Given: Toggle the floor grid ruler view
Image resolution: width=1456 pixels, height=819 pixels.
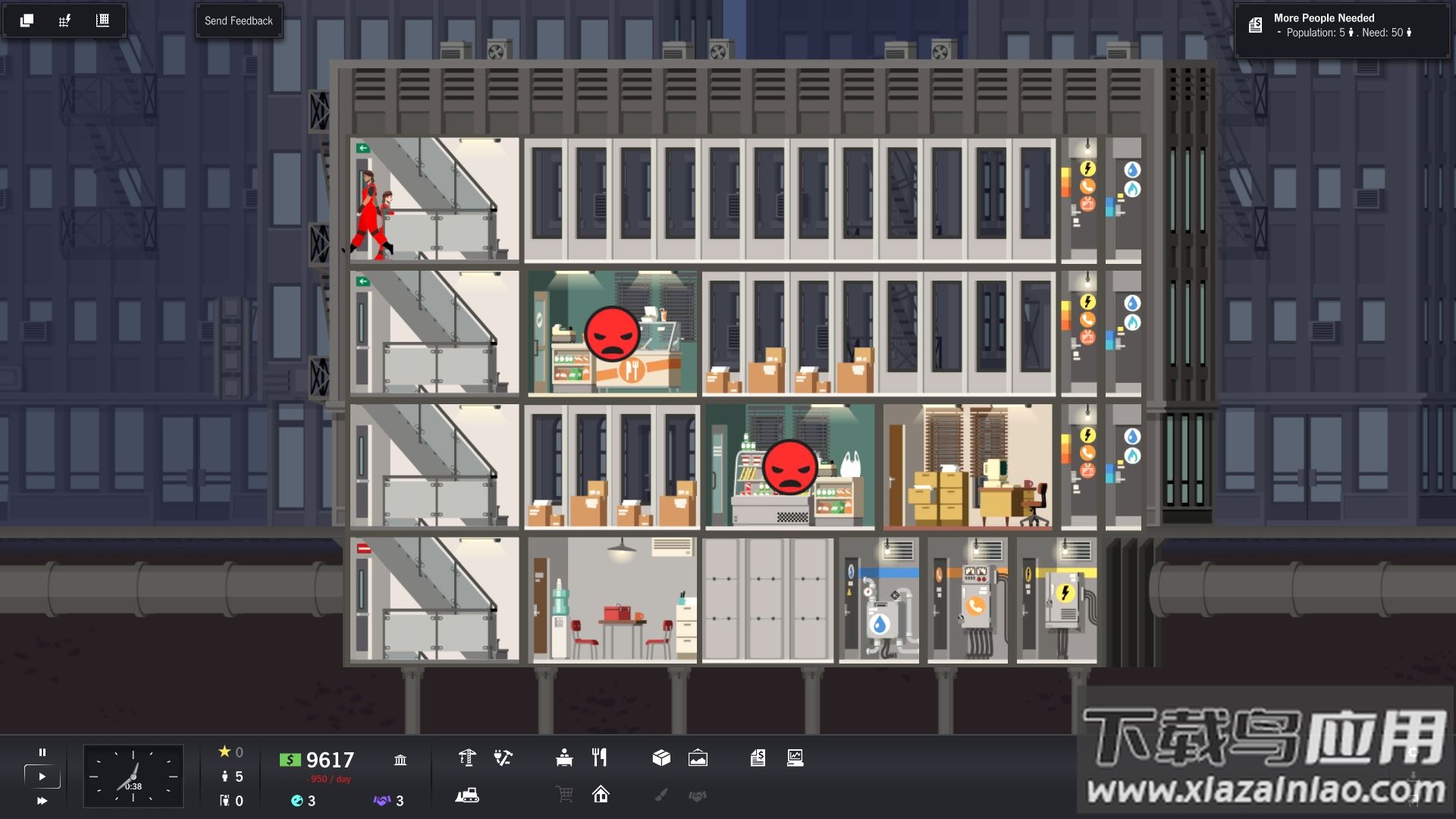Looking at the screenshot, I should 102,20.
